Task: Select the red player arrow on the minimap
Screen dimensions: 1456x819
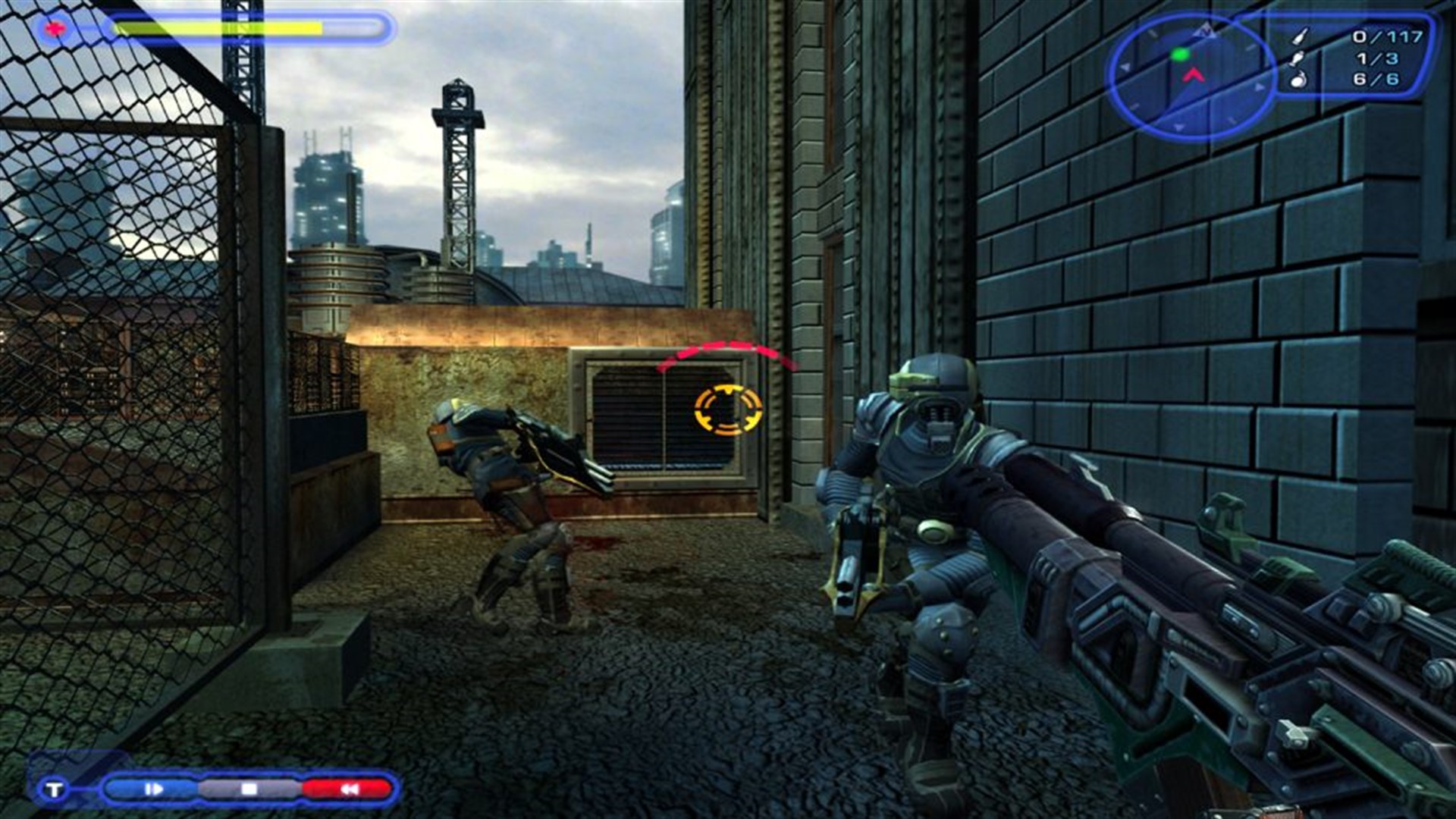Action: coord(1194,76)
